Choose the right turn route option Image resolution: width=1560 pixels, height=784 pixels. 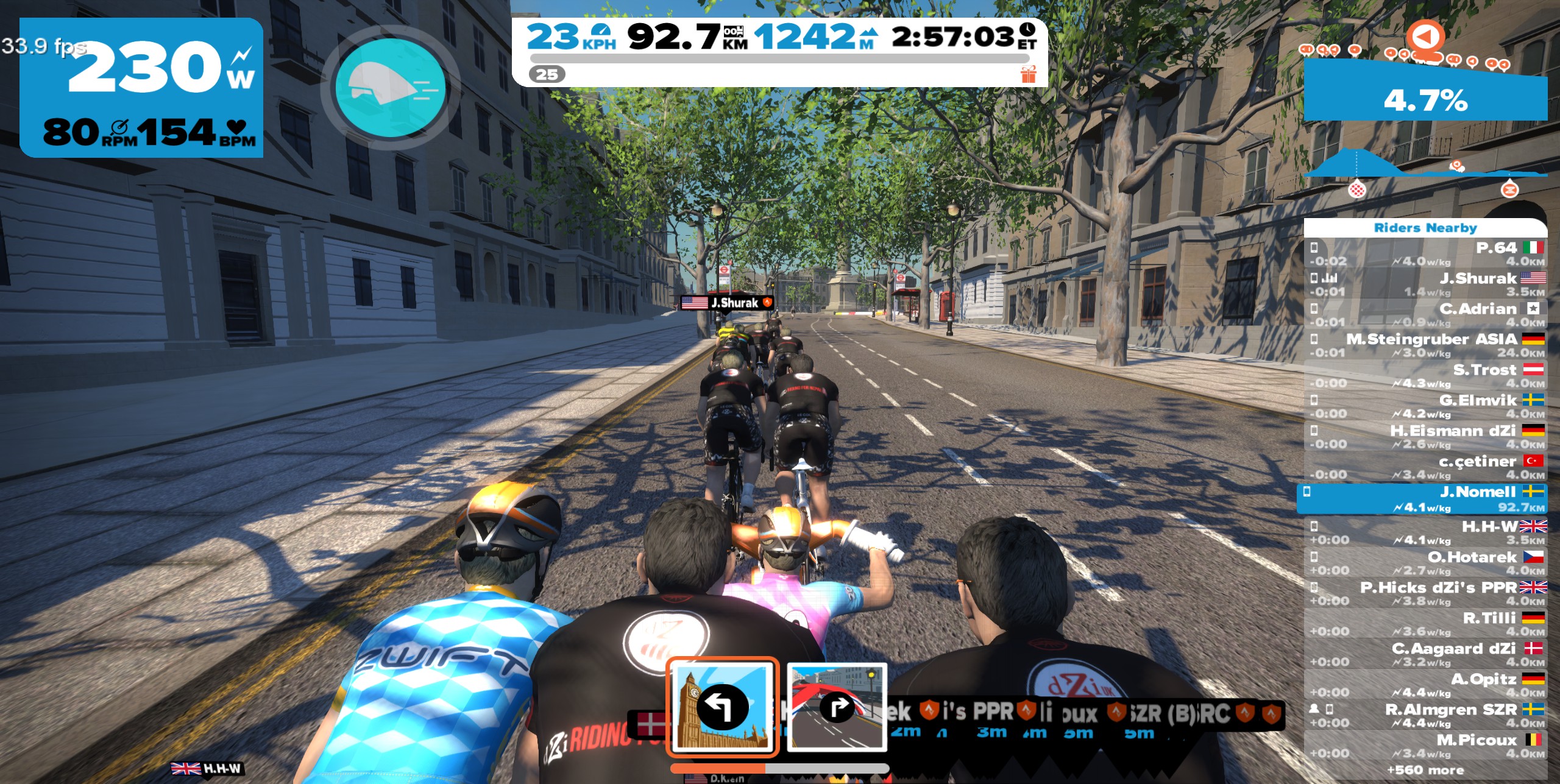(x=837, y=708)
